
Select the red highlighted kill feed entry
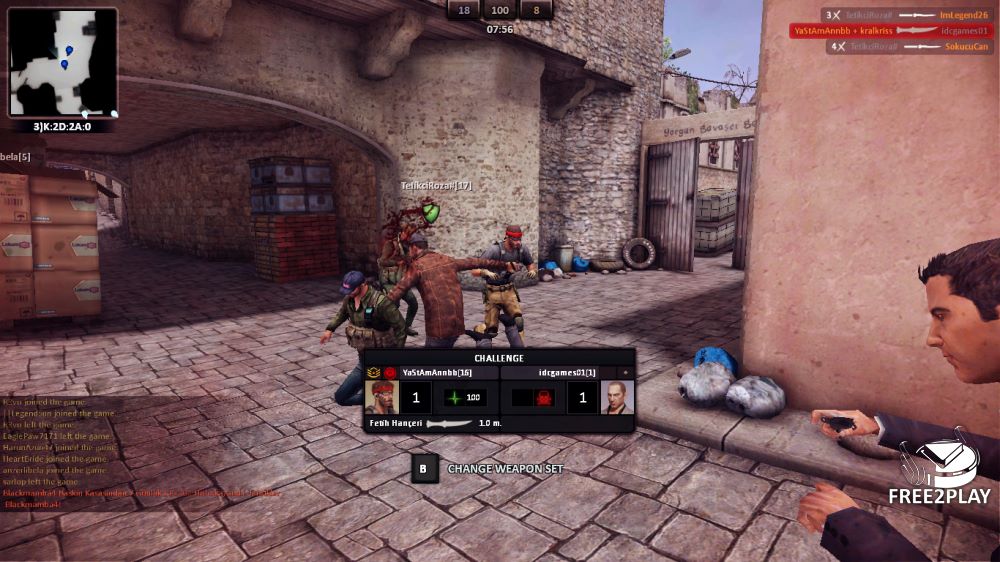(x=894, y=31)
